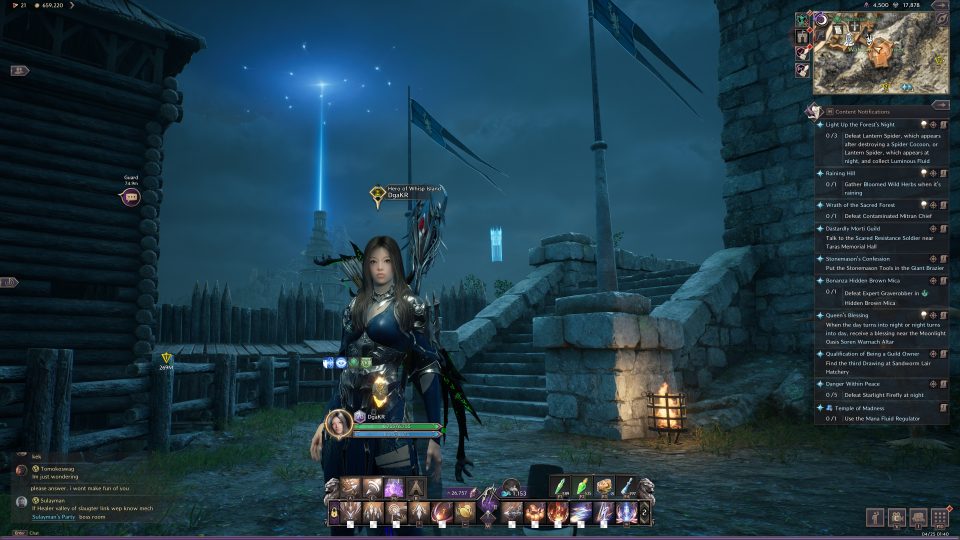Click the DgaKiR character portrait
960x540 pixels.
coord(338,424)
